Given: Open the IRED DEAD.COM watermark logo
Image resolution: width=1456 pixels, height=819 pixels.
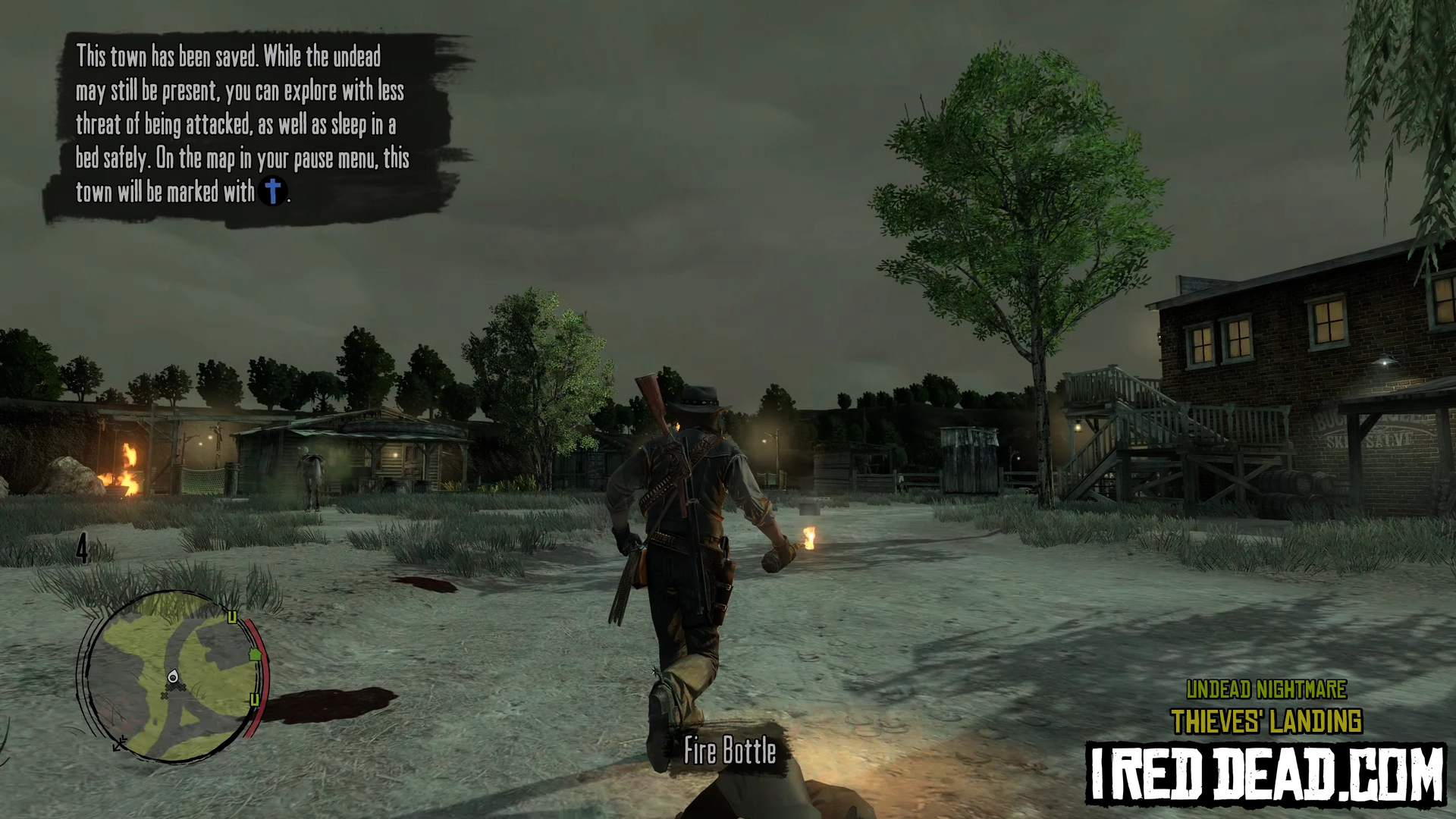Looking at the screenshot, I should [x=1265, y=774].
